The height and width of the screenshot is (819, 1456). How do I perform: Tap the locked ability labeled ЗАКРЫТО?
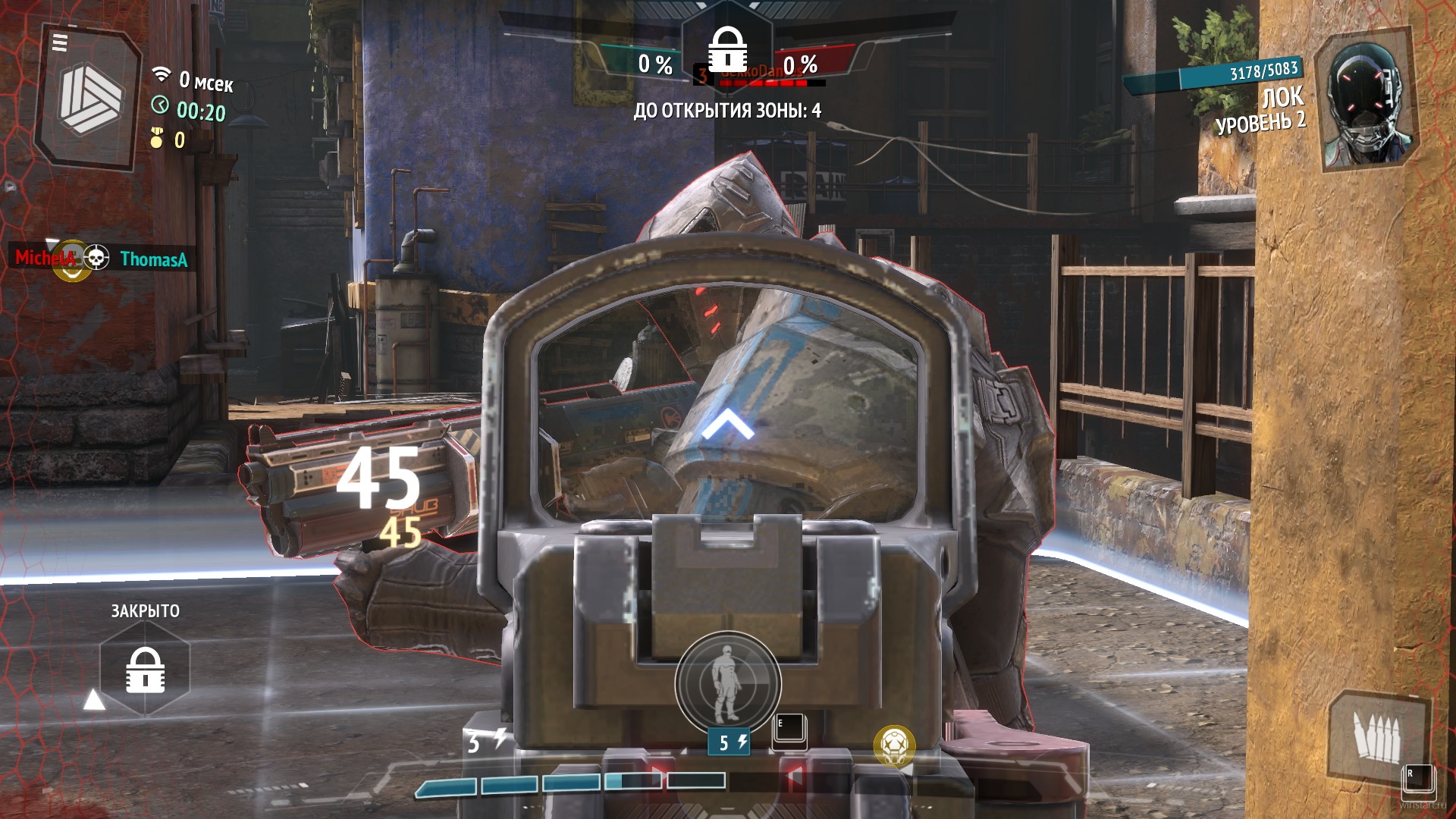145,670
